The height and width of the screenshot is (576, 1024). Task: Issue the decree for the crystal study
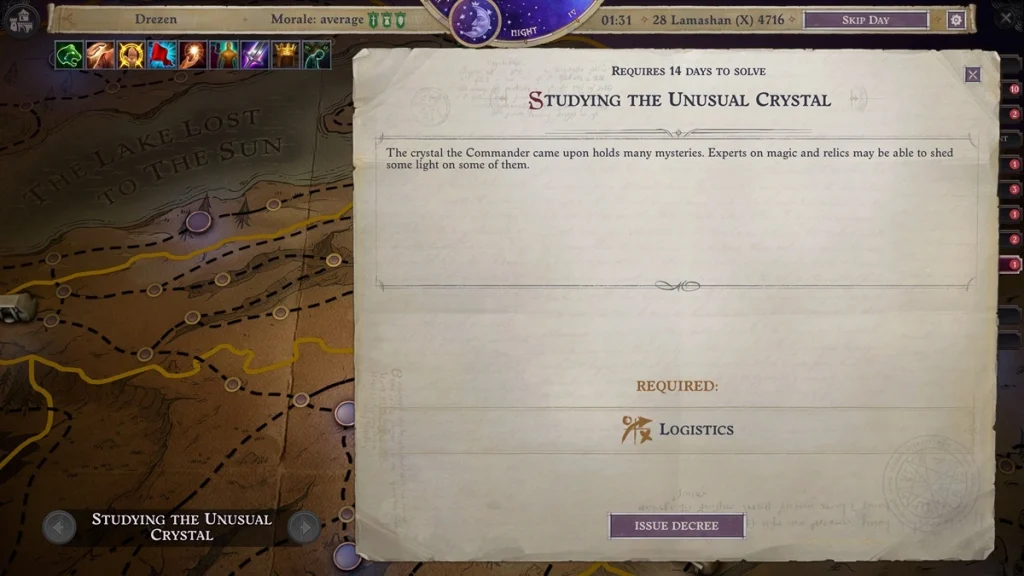tap(677, 526)
